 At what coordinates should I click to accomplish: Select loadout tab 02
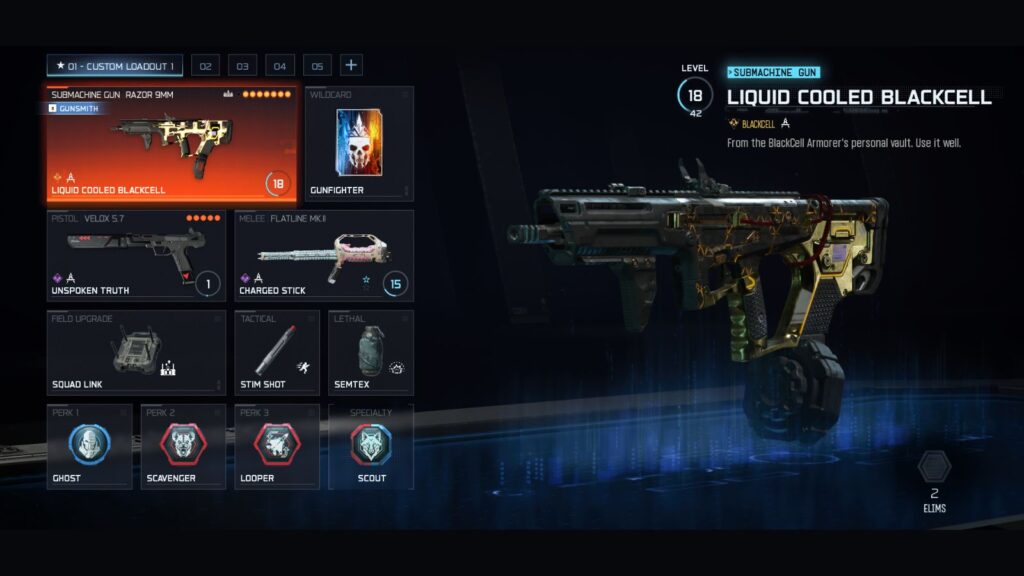point(205,66)
